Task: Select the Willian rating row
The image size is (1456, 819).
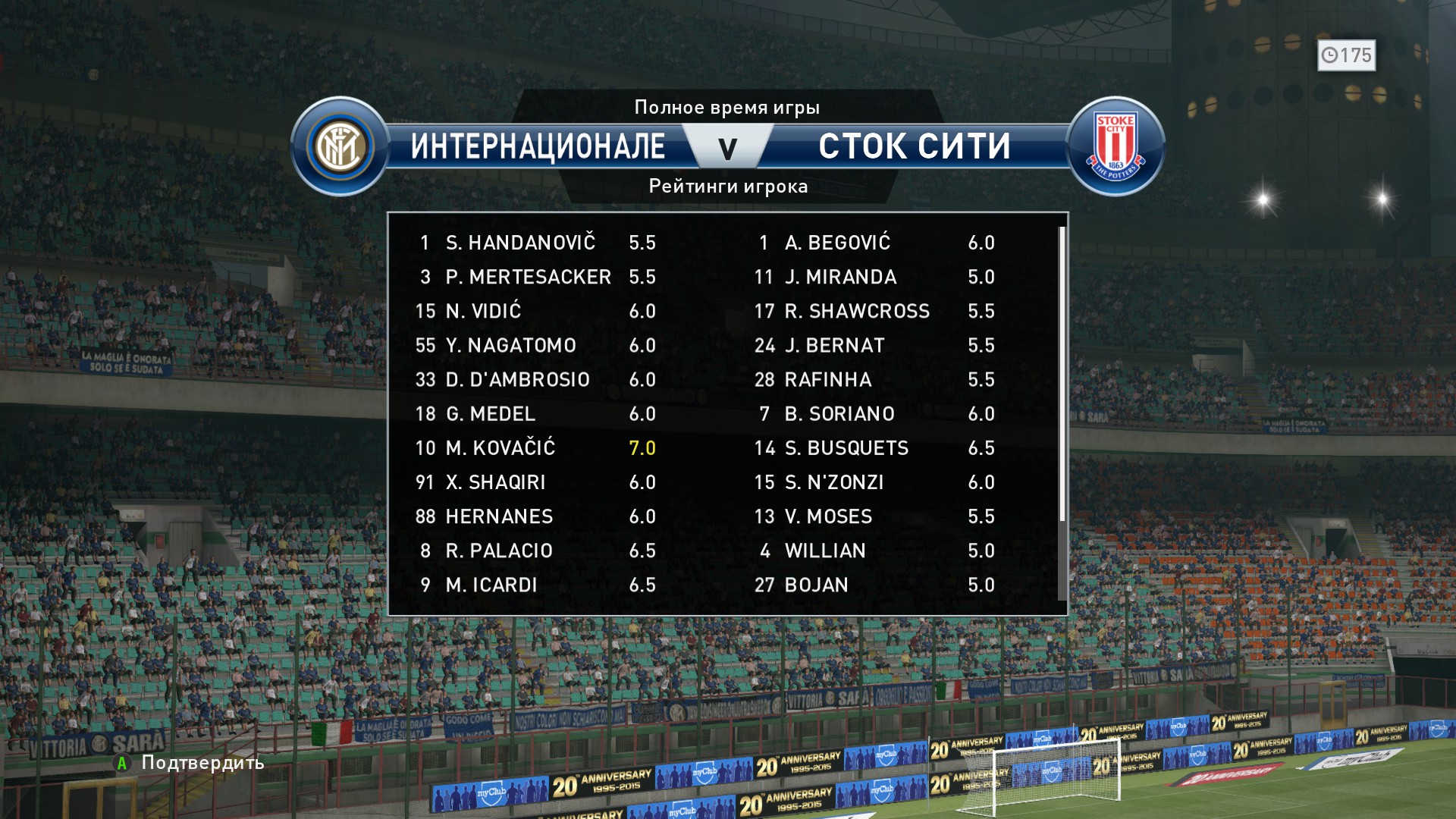Action: pyautogui.click(x=874, y=551)
